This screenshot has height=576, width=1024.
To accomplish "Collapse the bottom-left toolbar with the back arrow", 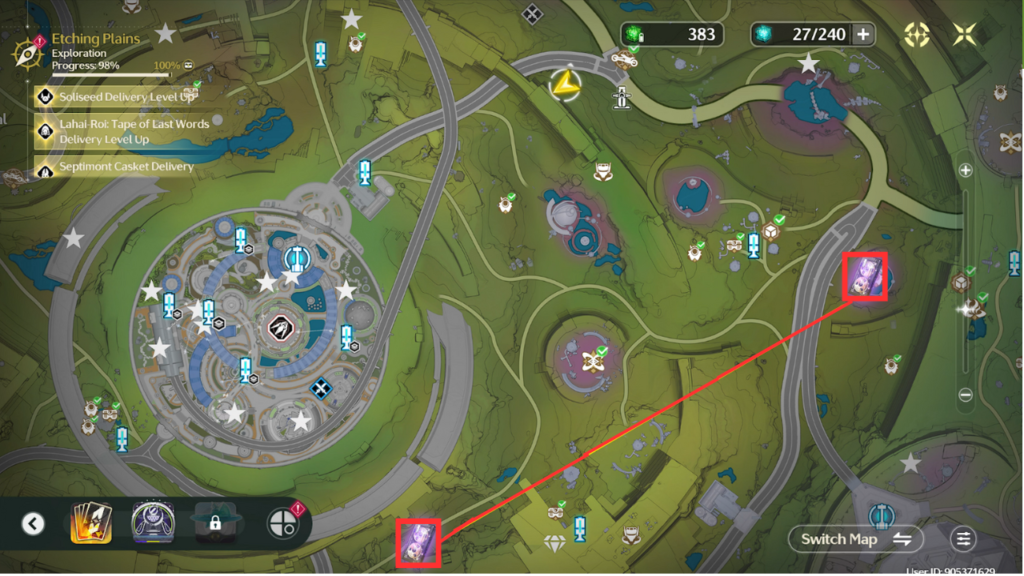I will click(33, 523).
